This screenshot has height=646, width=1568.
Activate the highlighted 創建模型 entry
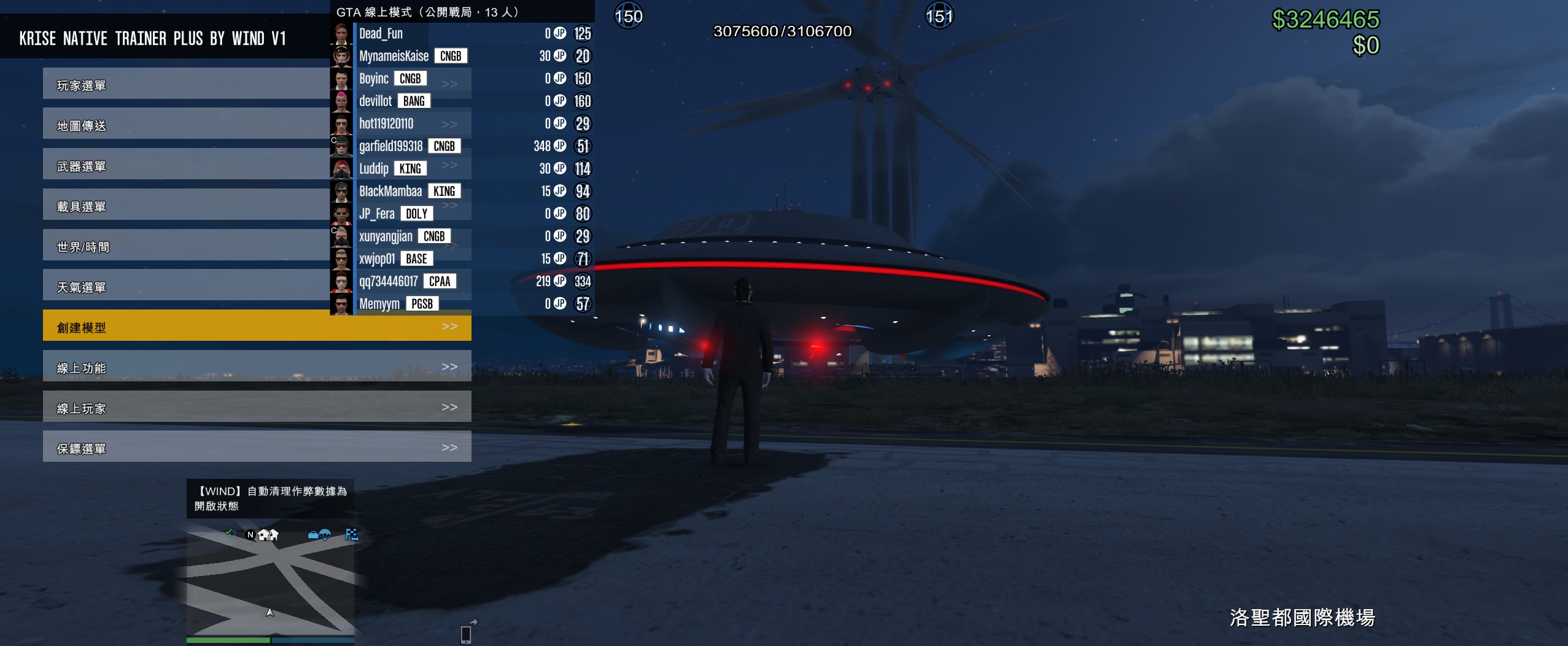pyautogui.click(x=257, y=326)
